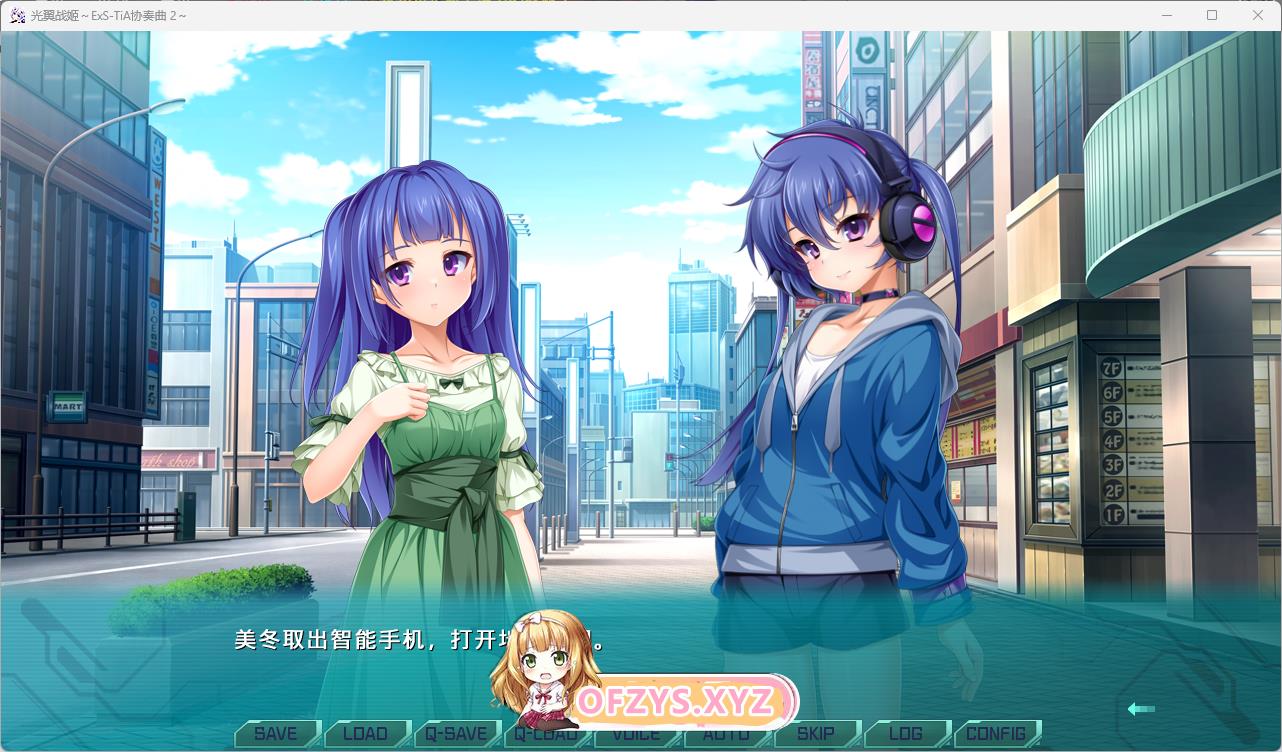
Task: Open the SAVE menu
Action: [276, 734]
